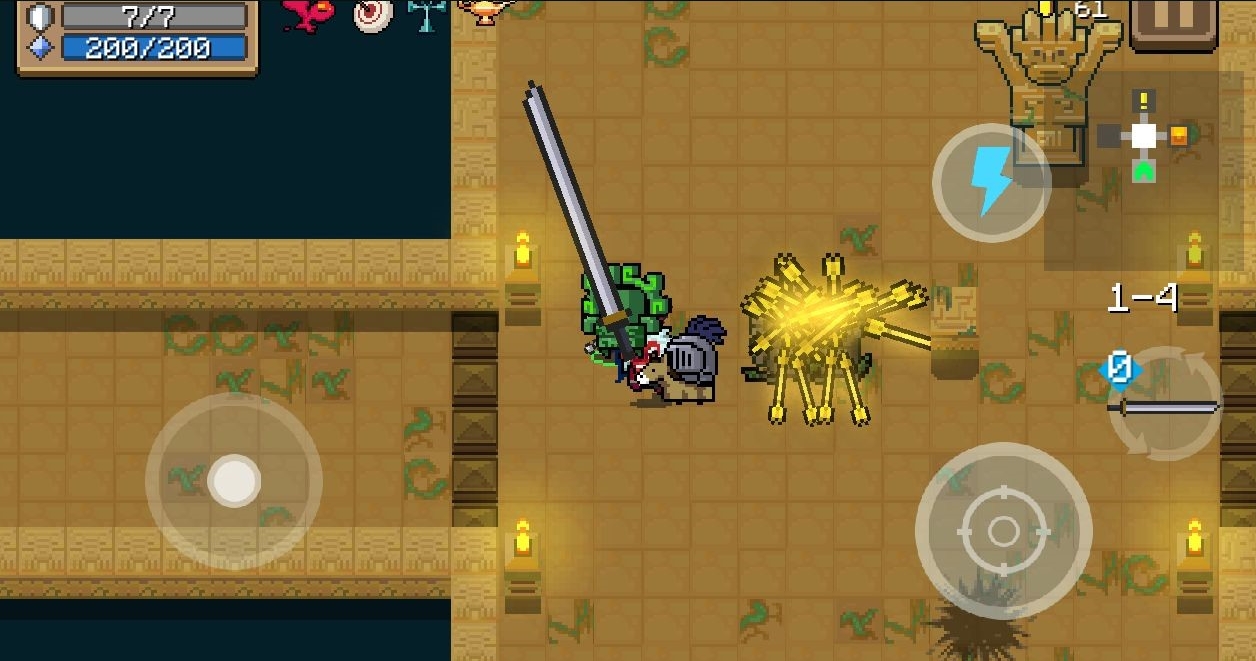Activate the lightning bolt skill
Viewport: 1256px width, 661px height.
[990, 182]
